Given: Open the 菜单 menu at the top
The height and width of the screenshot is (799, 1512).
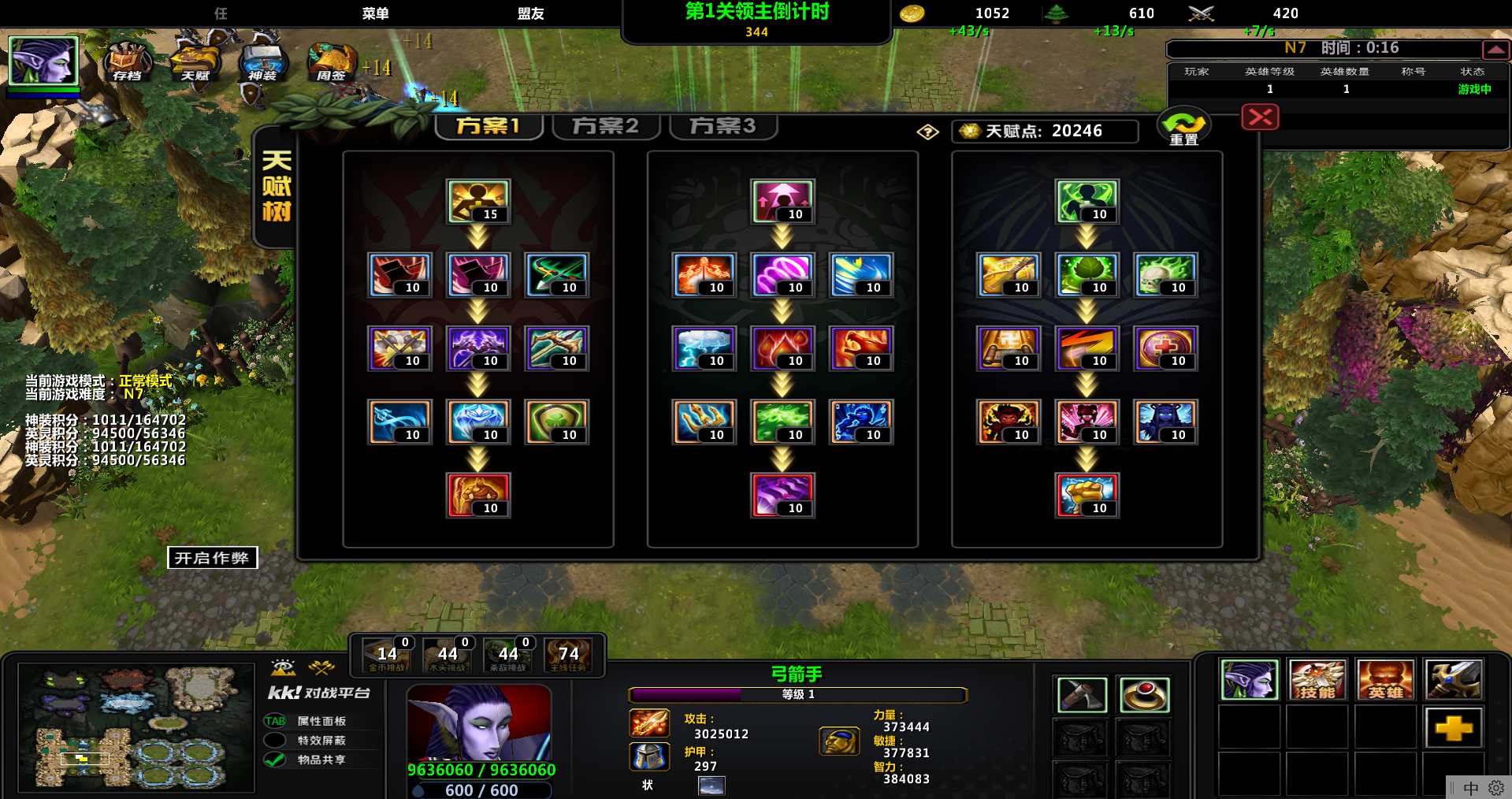Looking at the screenshot, I should pyautogui.click(x=375, y=13).
